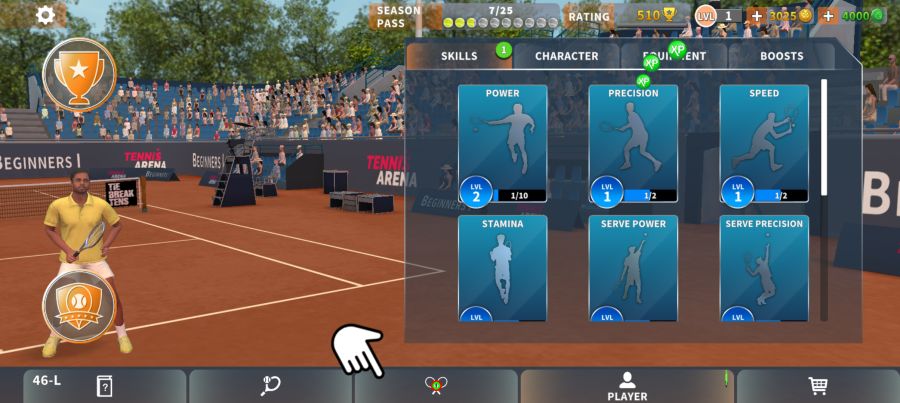Choose the Precision skill card
900x403 pixels.
pyautogui.click(x=633, y=143)
